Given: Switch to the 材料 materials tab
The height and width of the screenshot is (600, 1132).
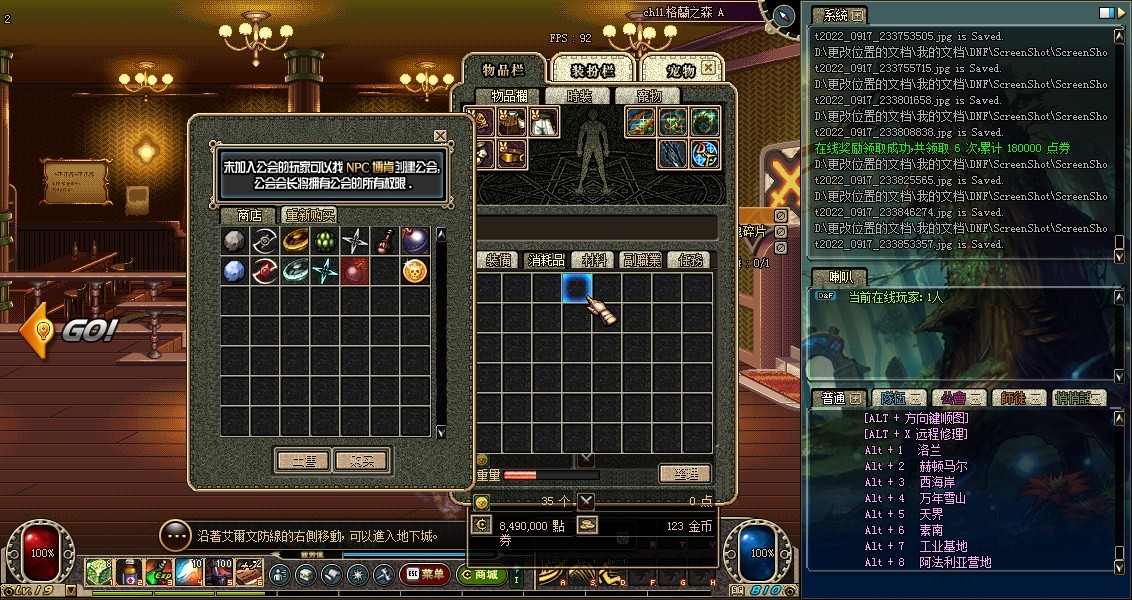Looking at the screenshot, I should pos(594,260).
